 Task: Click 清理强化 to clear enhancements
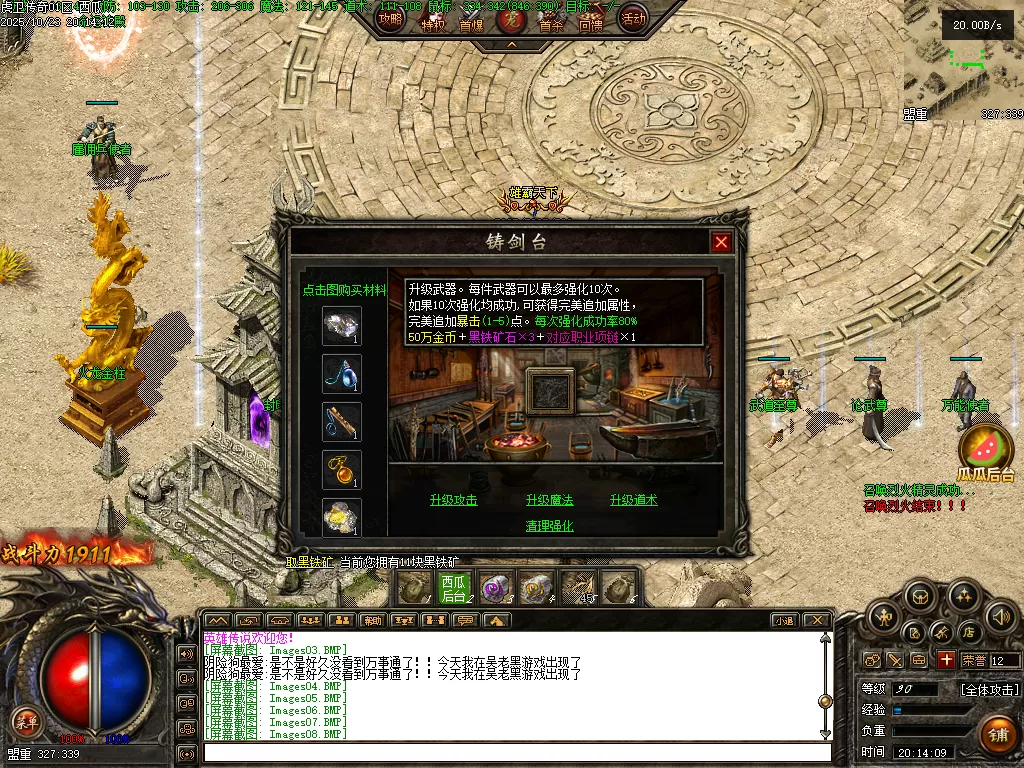click(549, 526)
